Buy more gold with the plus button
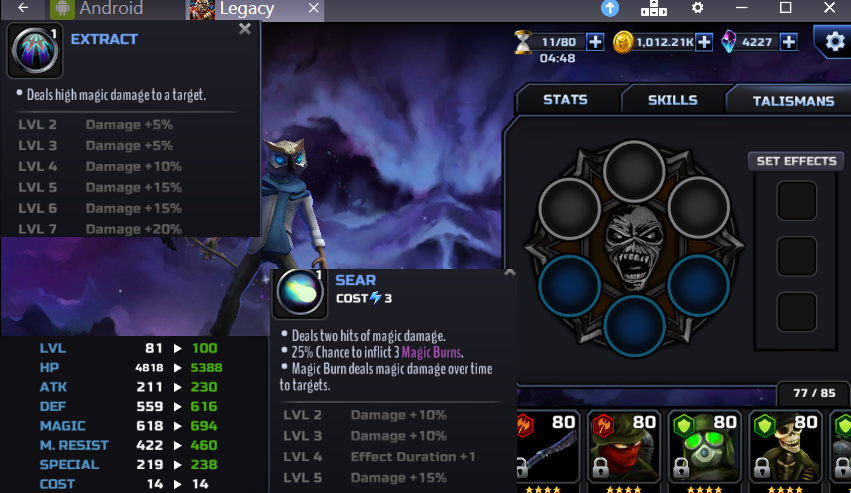 pos(704,42)
